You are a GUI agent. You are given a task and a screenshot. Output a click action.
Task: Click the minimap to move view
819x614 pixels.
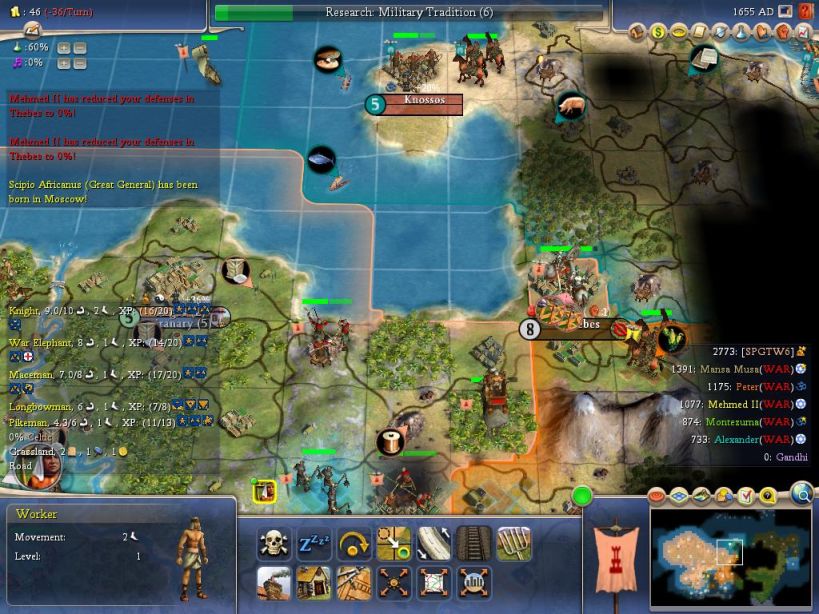point(730,556)
